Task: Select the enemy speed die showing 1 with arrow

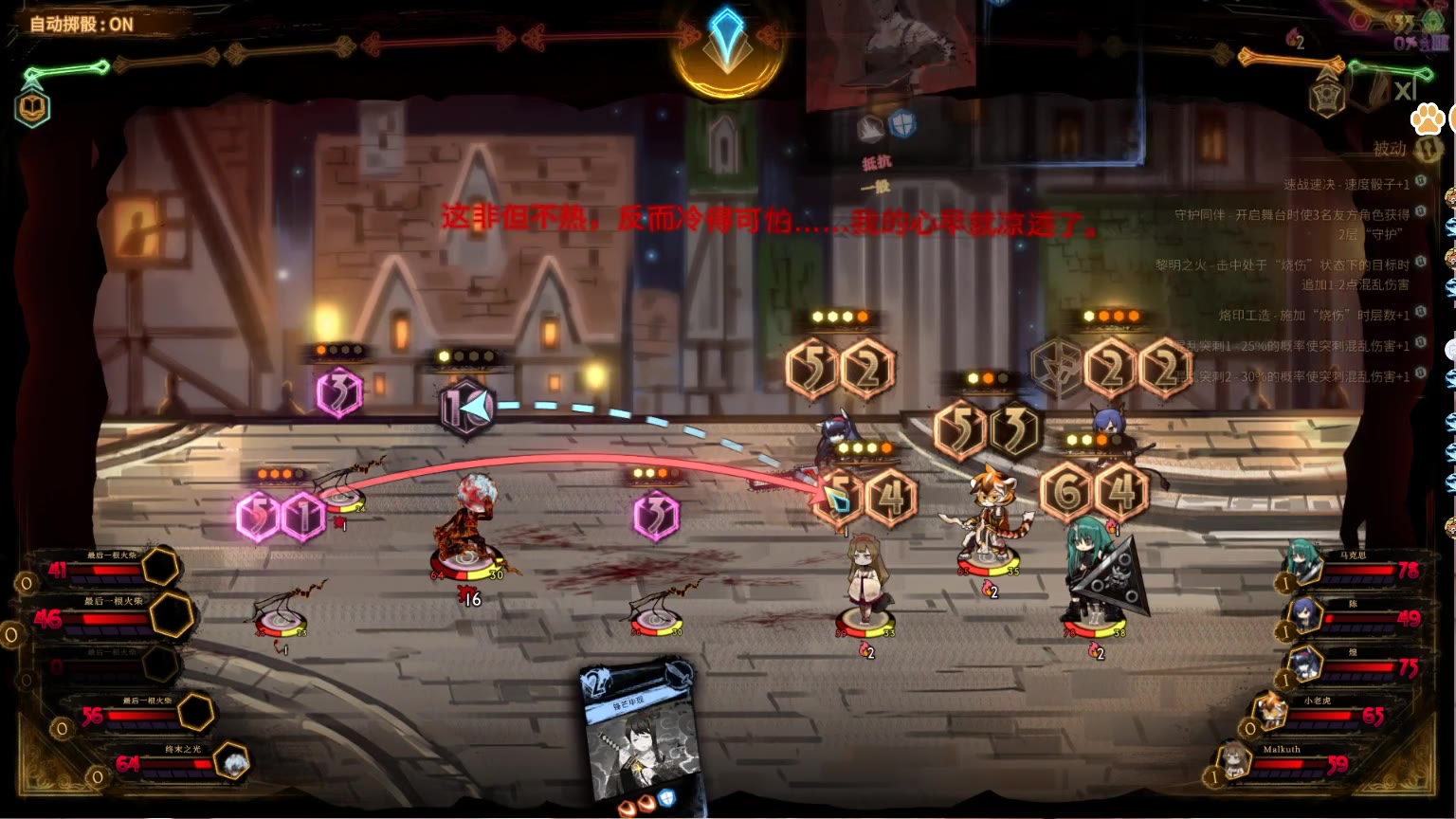Action: click(x=466, y=408)
